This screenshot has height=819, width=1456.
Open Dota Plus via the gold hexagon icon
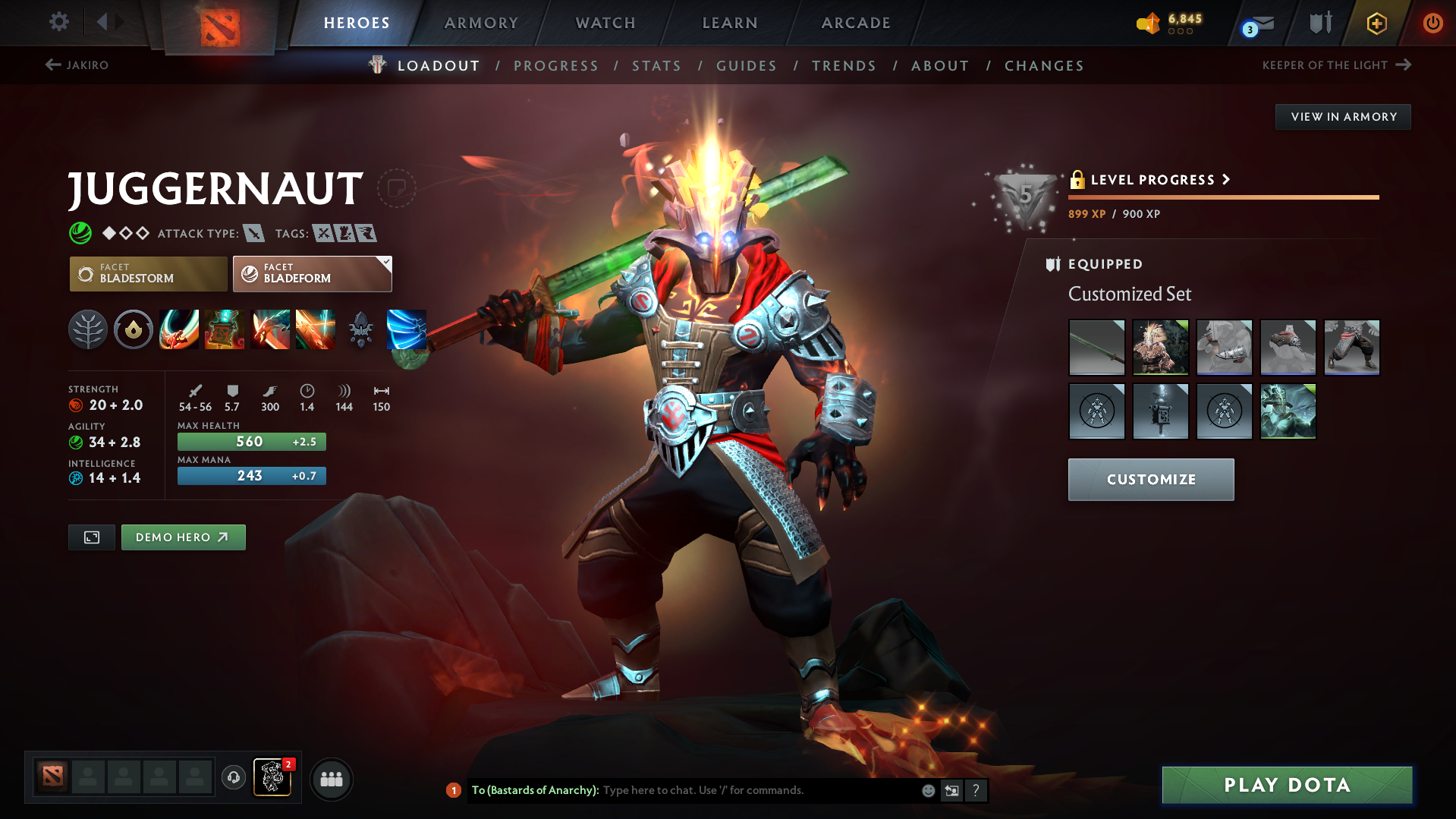coord(1376,23)
